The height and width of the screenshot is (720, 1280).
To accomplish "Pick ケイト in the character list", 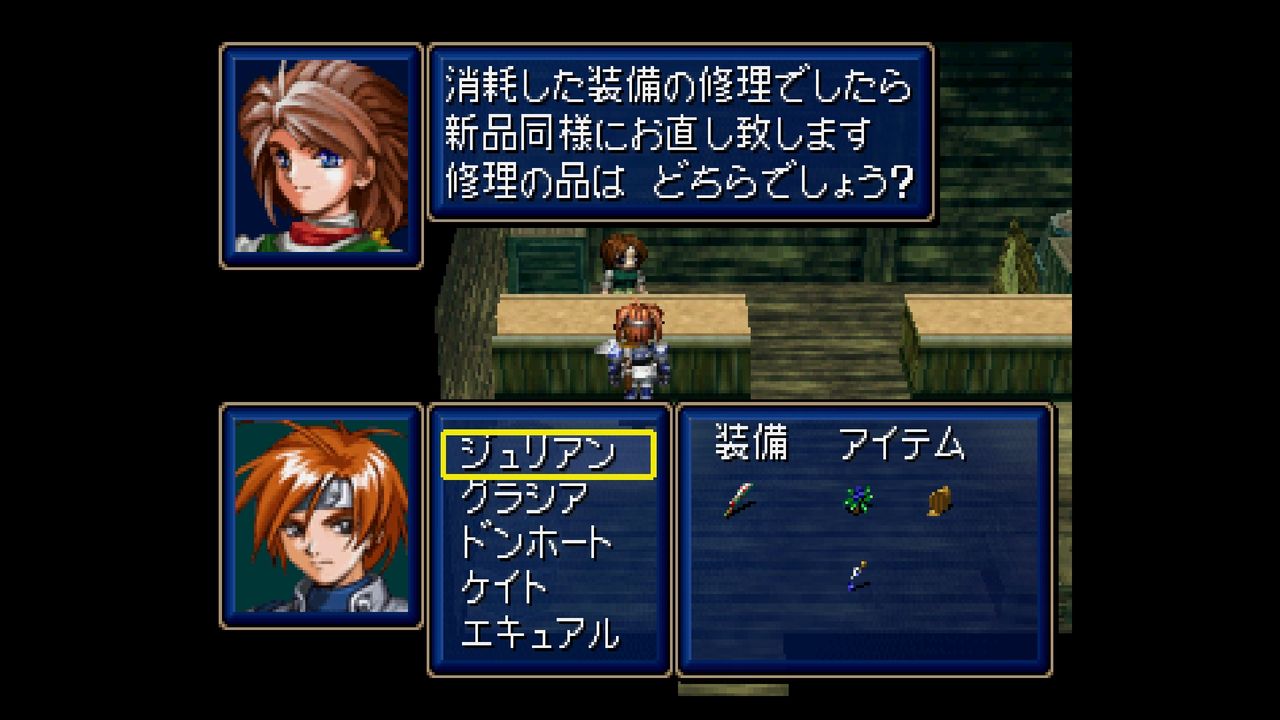I will 504,588.
